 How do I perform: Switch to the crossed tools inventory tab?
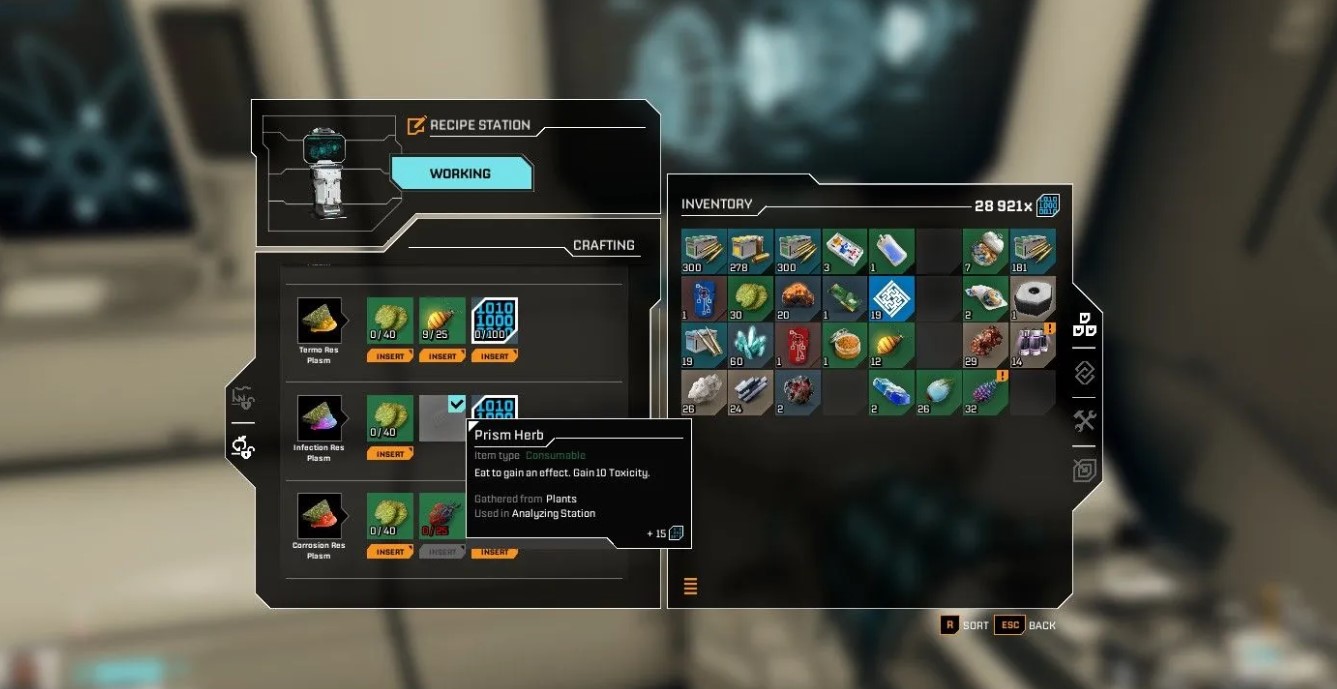click(x=1085, y=420)
